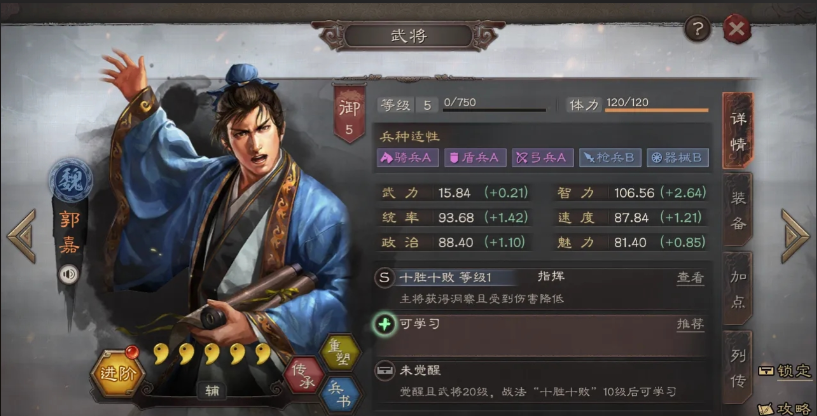Image resolution: width=817 pixels, height=416 pixels.
Task: Click 推荐 for recommended learnable skills
Action: pyautogui.click(x=690, y=324)
